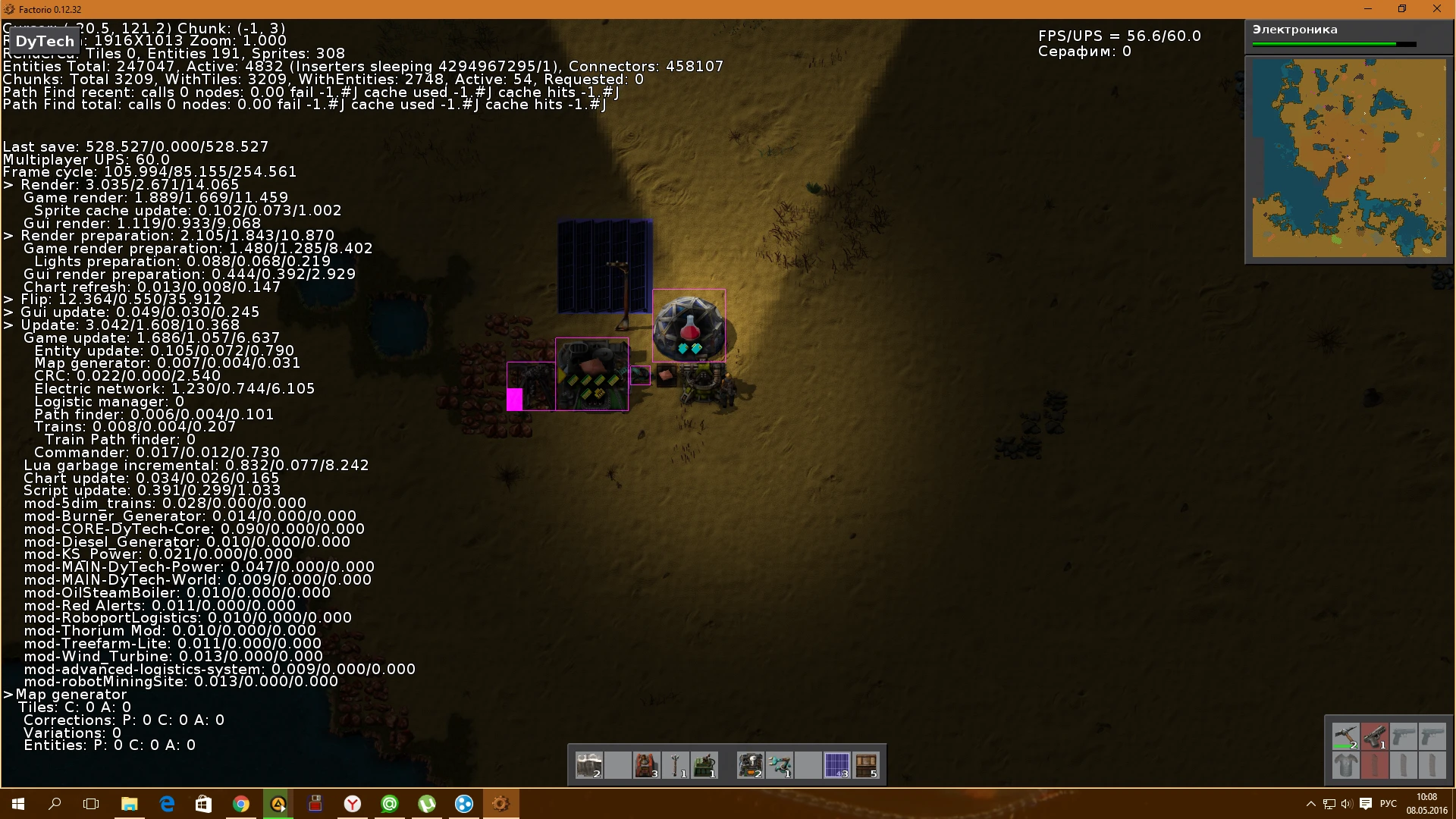Select the furnace in the first hotbar slot
Screen dimensions: 1456x819
point(589,766)
